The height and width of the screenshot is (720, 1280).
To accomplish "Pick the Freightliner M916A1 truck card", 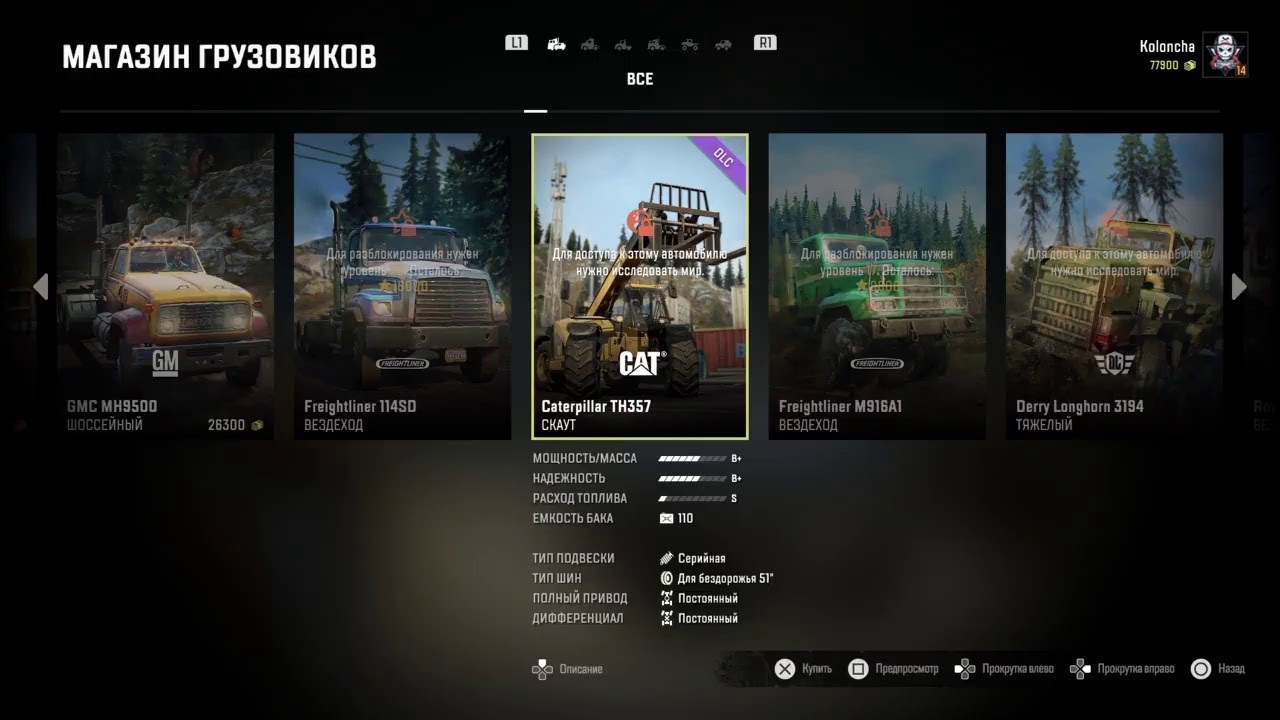I will point(877,286).
